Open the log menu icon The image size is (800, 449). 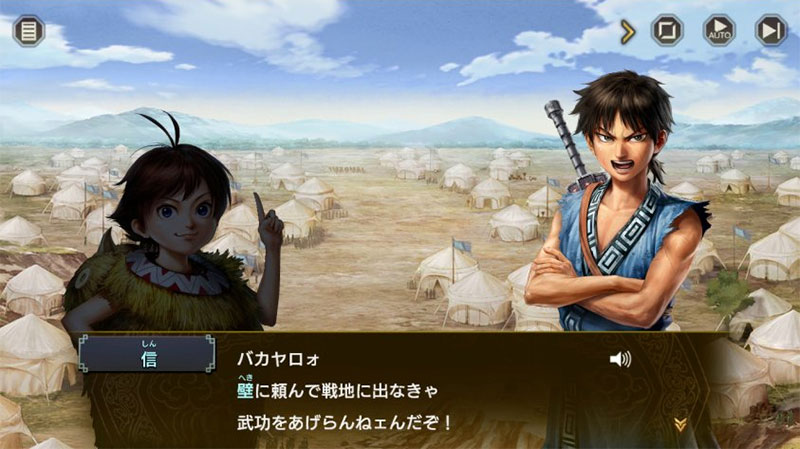click(29, 29)
